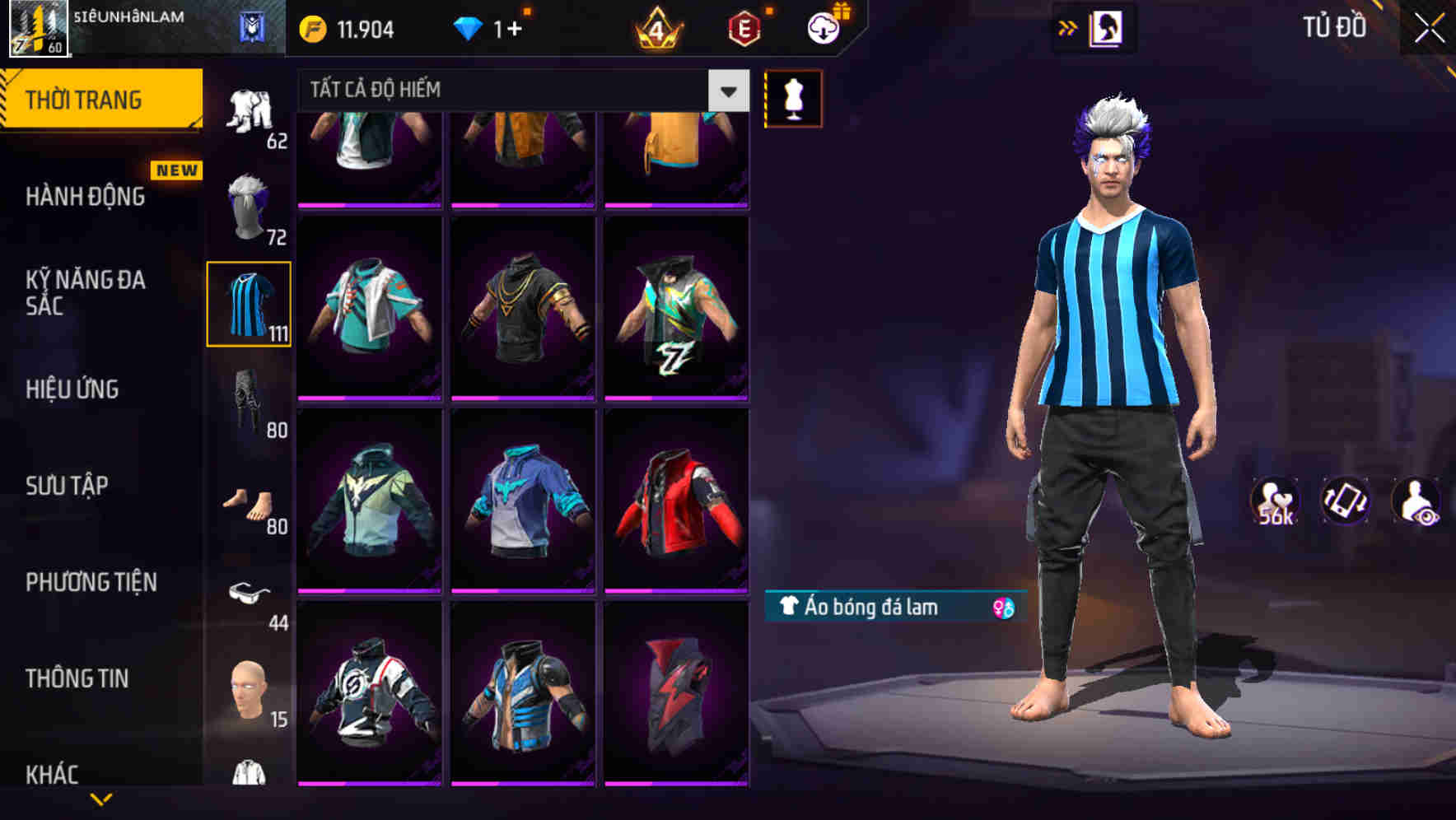Viewport: 1456px width, 820px height.
Task: Select the pants category icon with 62 items
Action: pyautogui.click(x=249, y=107)
